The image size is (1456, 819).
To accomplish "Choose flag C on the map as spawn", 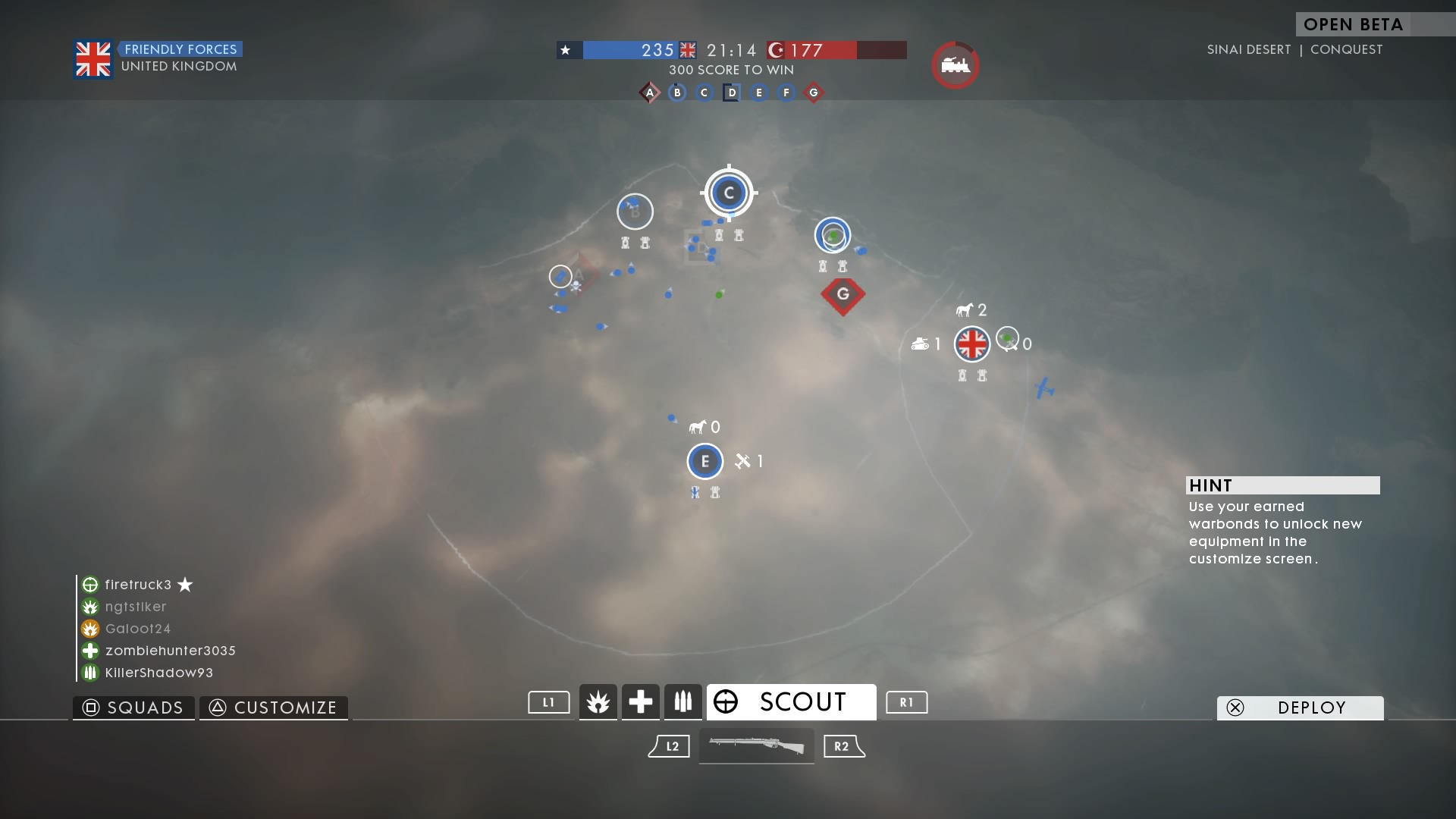I will pyautogui.click(x=729, y=193).
